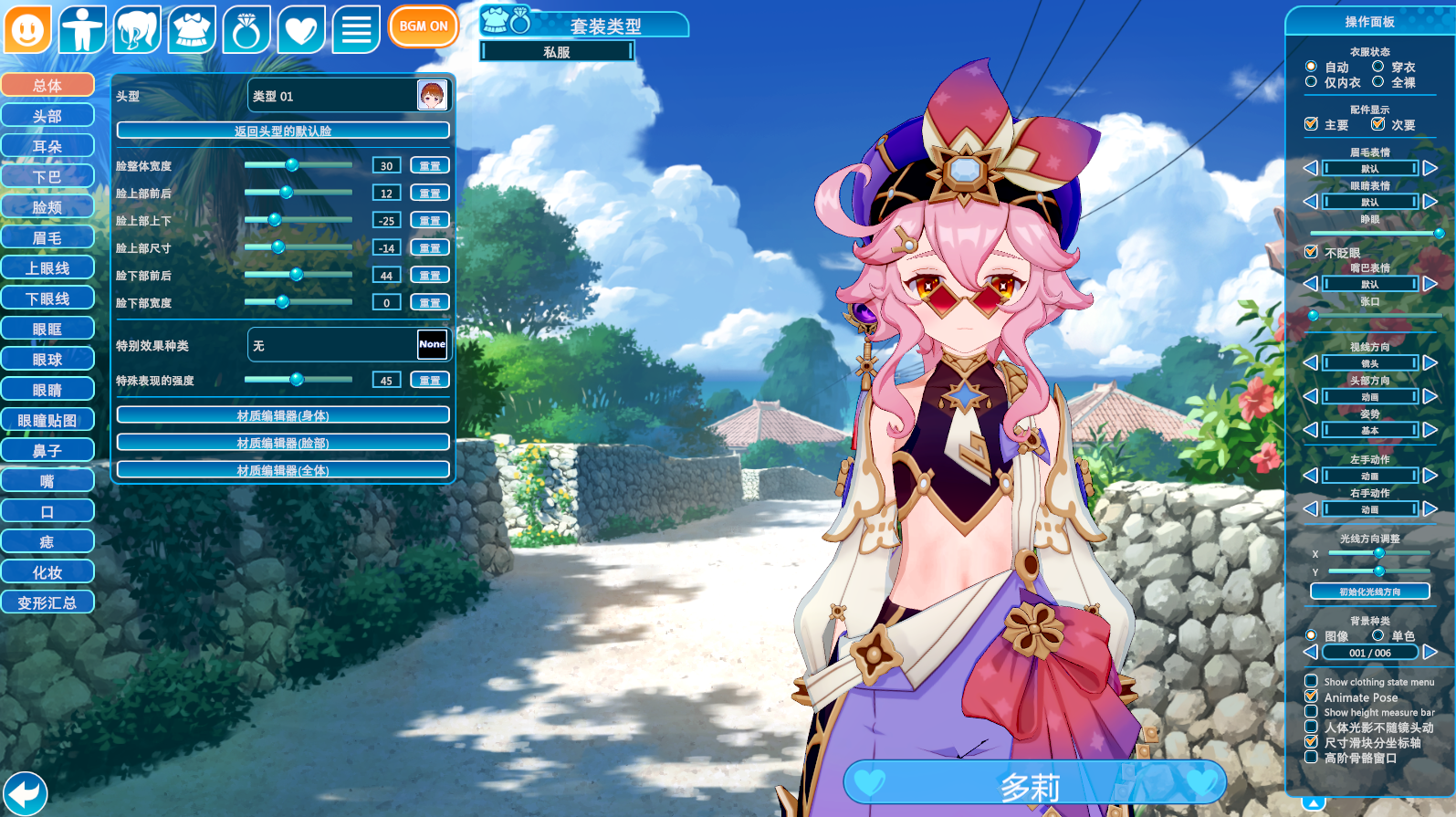Open the 化妆 makeup tab

[47, 572]
